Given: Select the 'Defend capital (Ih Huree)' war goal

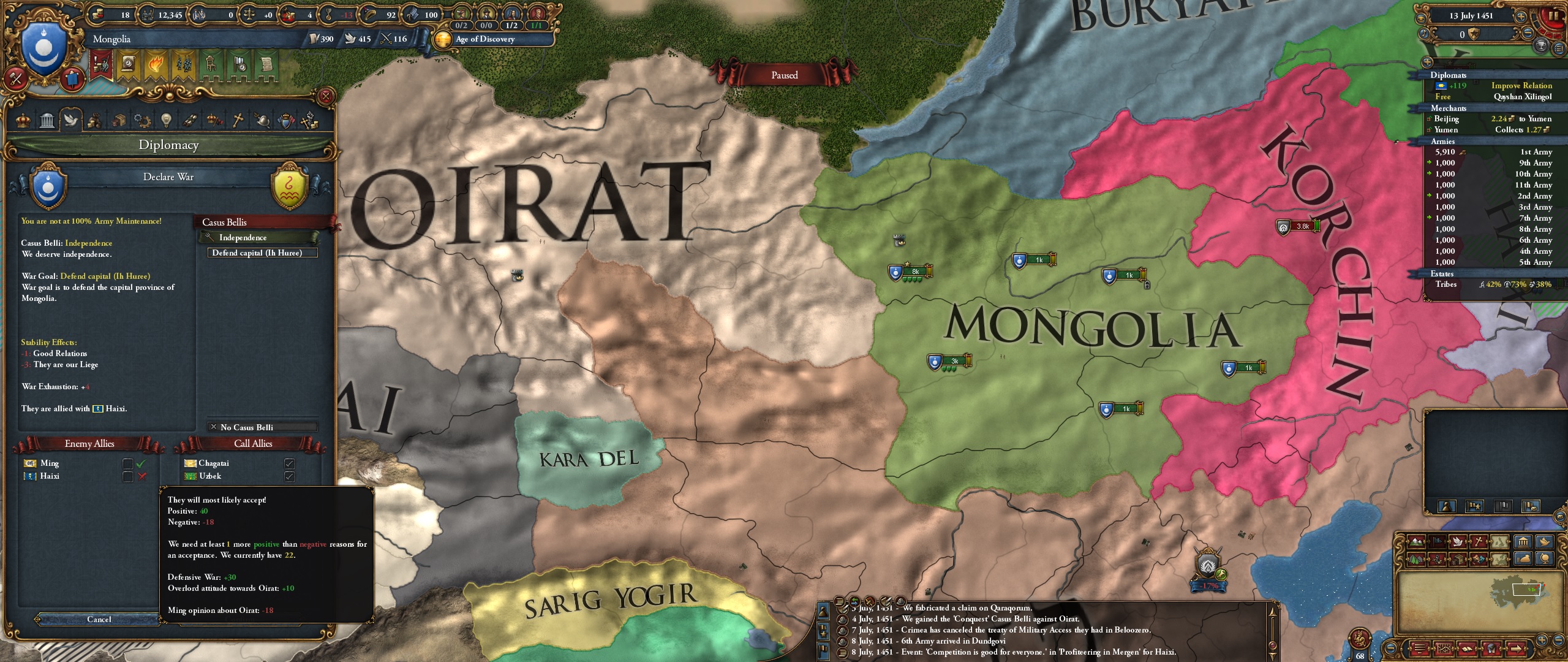Looking at the screenshot, I should (260, 253).
